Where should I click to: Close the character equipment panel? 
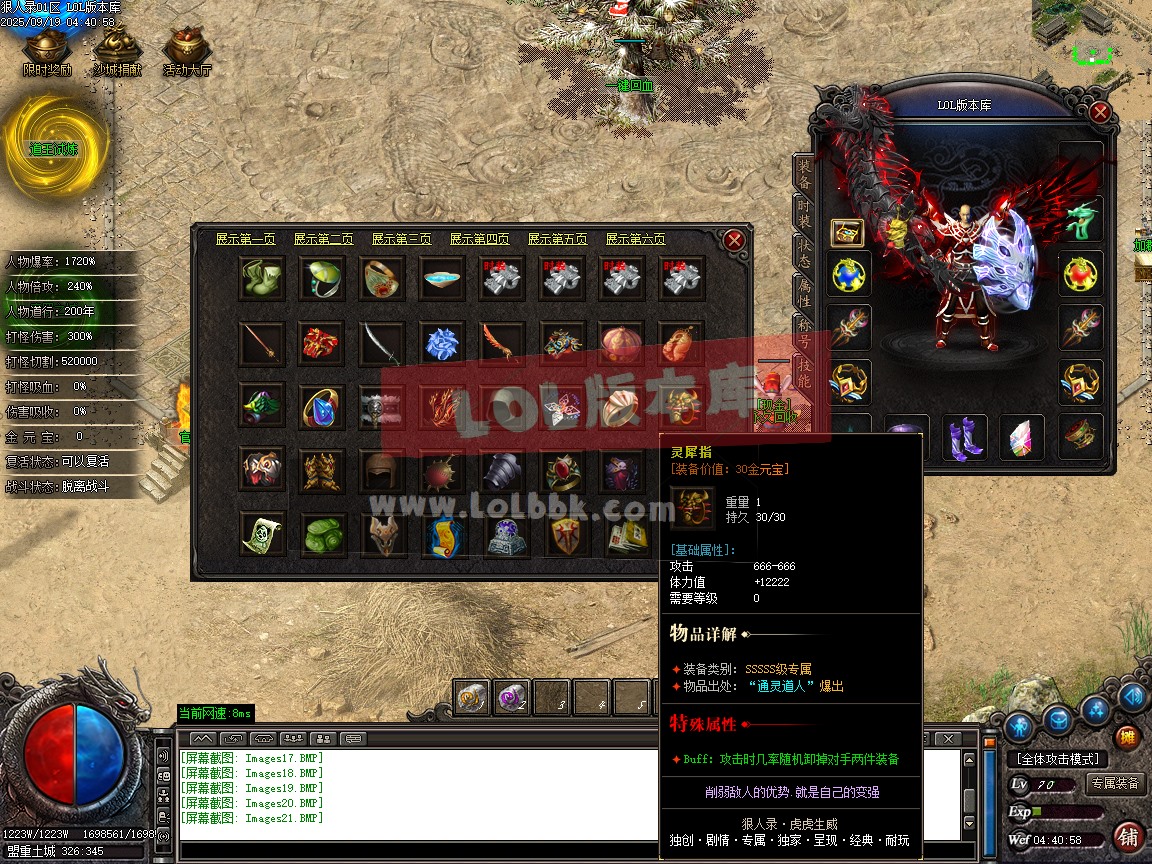click(1100, 112)
